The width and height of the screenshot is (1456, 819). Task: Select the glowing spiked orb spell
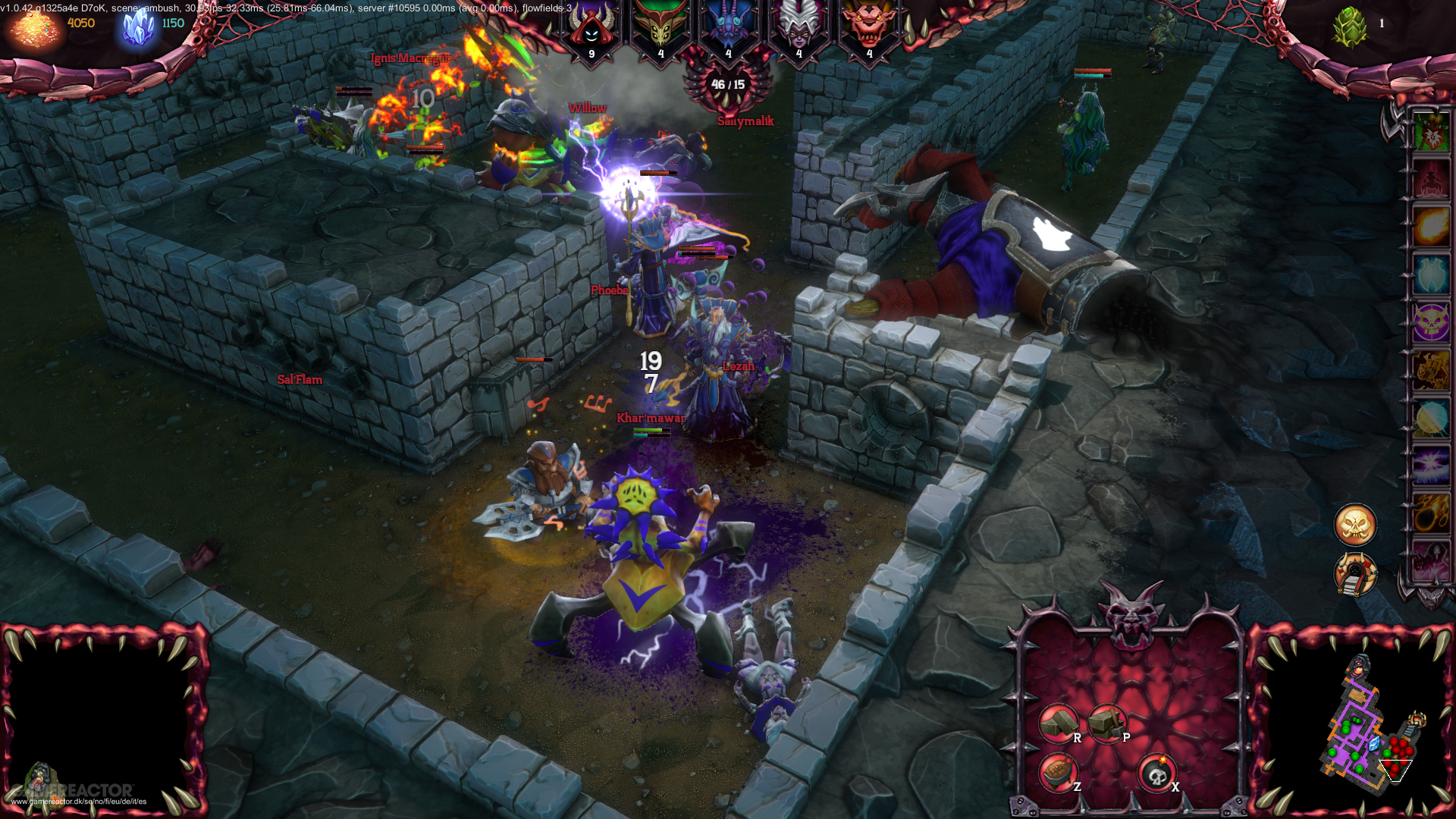pyautogui.click(x=1431, y=418)
